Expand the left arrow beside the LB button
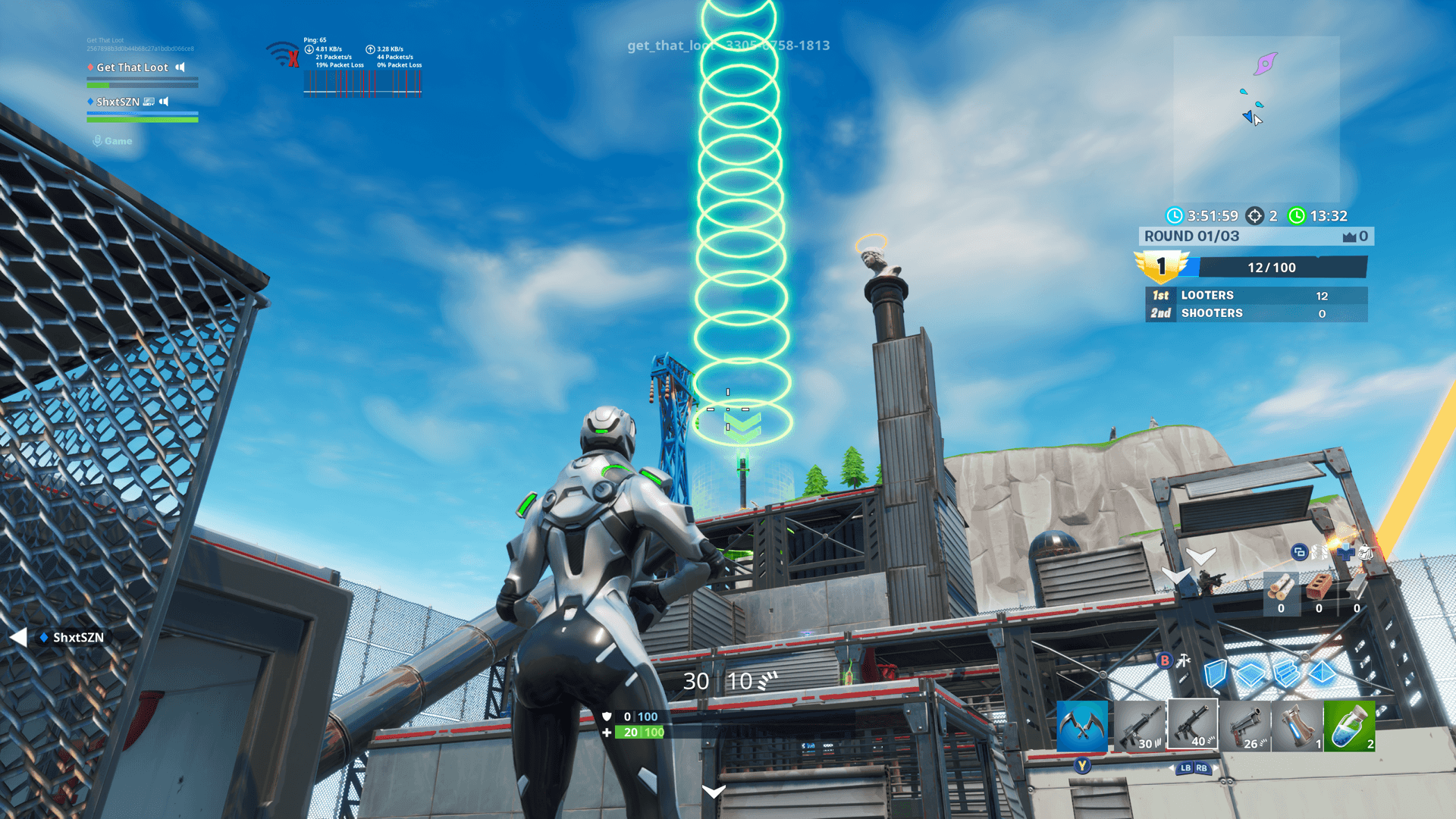The height and width of the screenshot is (819, 1456). pyautogui.click(x=1172, y=768)
